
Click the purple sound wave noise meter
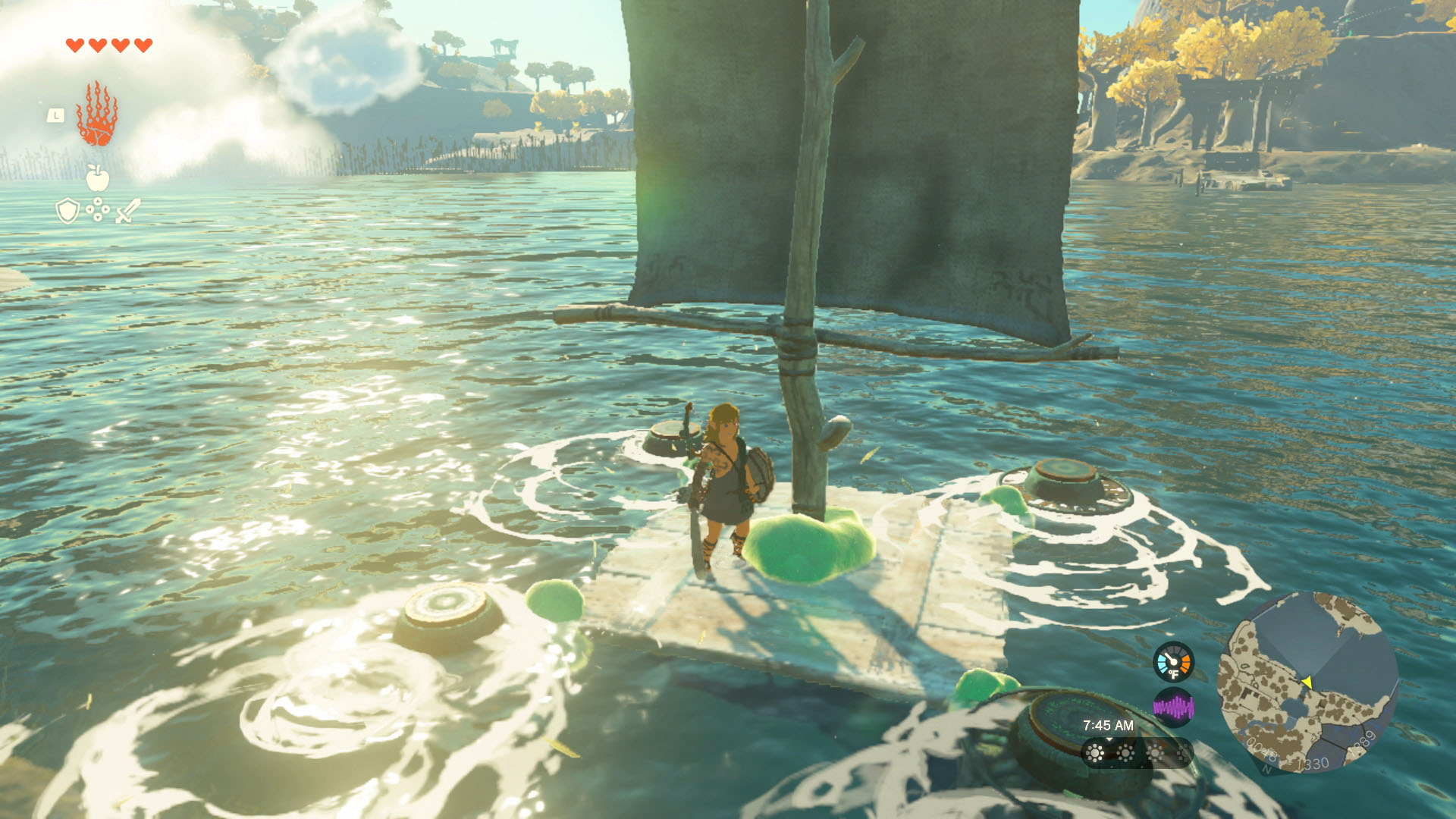coord(1173,708)
